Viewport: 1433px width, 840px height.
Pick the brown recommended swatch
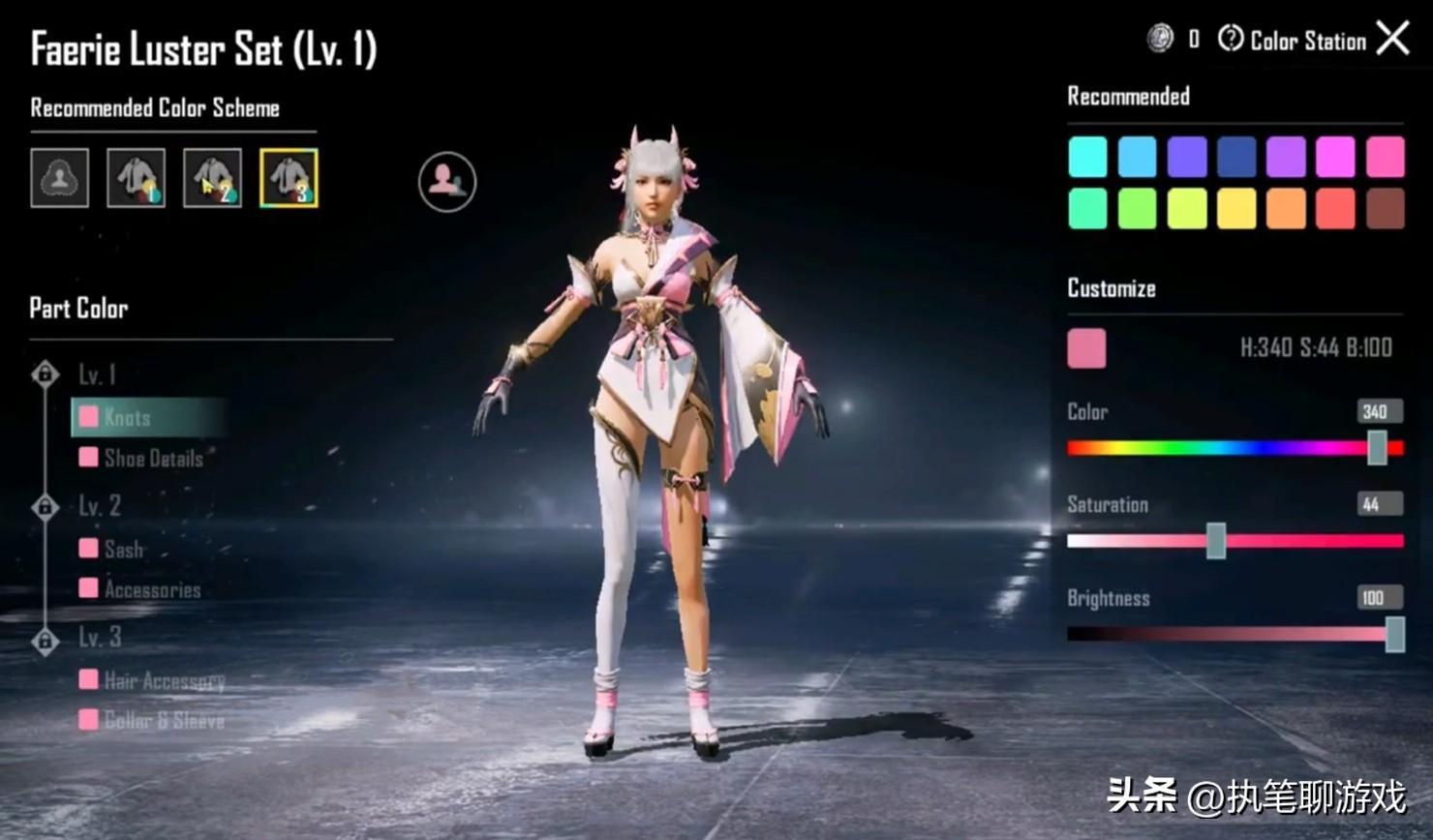1385,209
